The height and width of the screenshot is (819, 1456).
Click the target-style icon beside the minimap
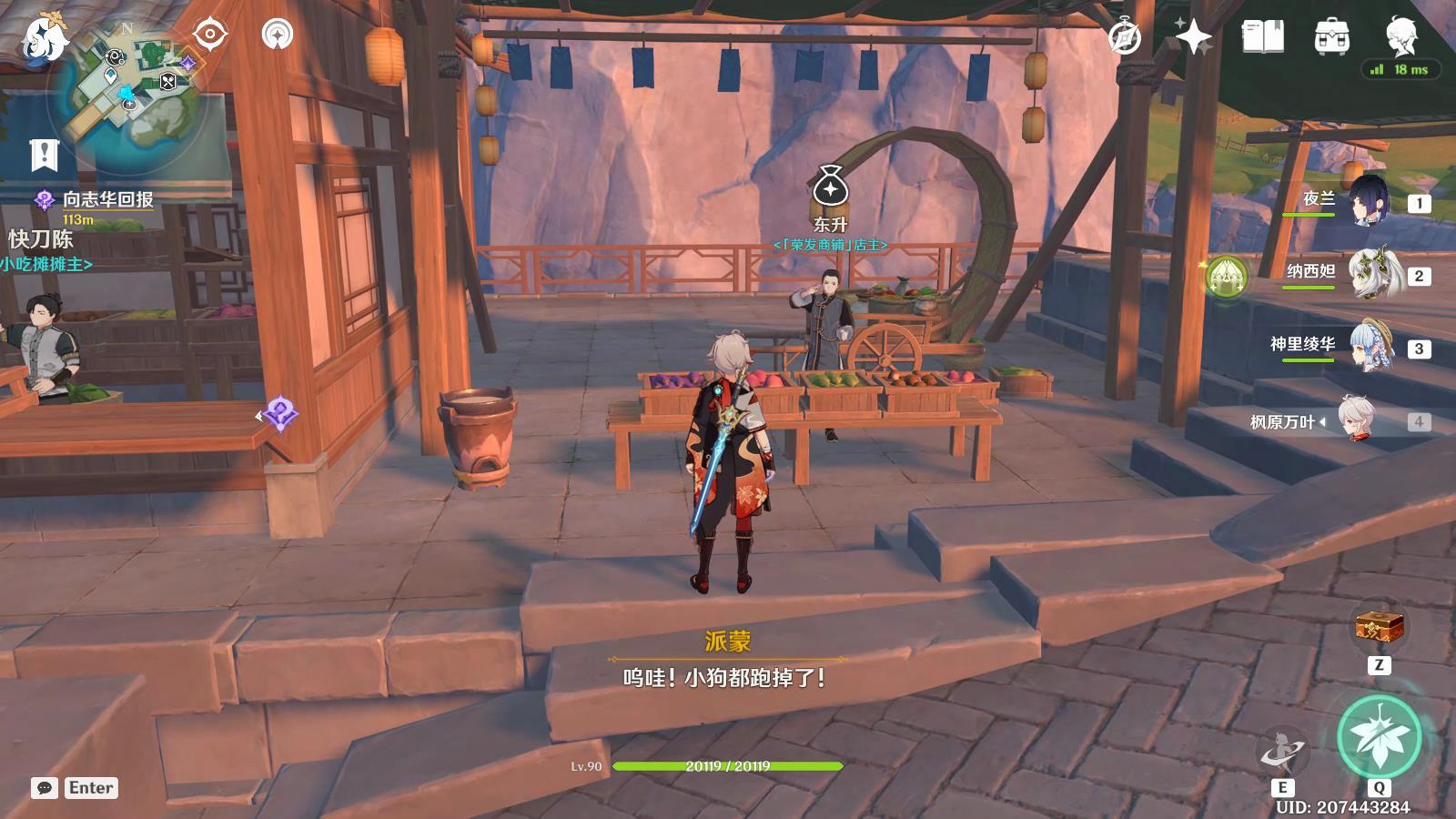[210, 35]
